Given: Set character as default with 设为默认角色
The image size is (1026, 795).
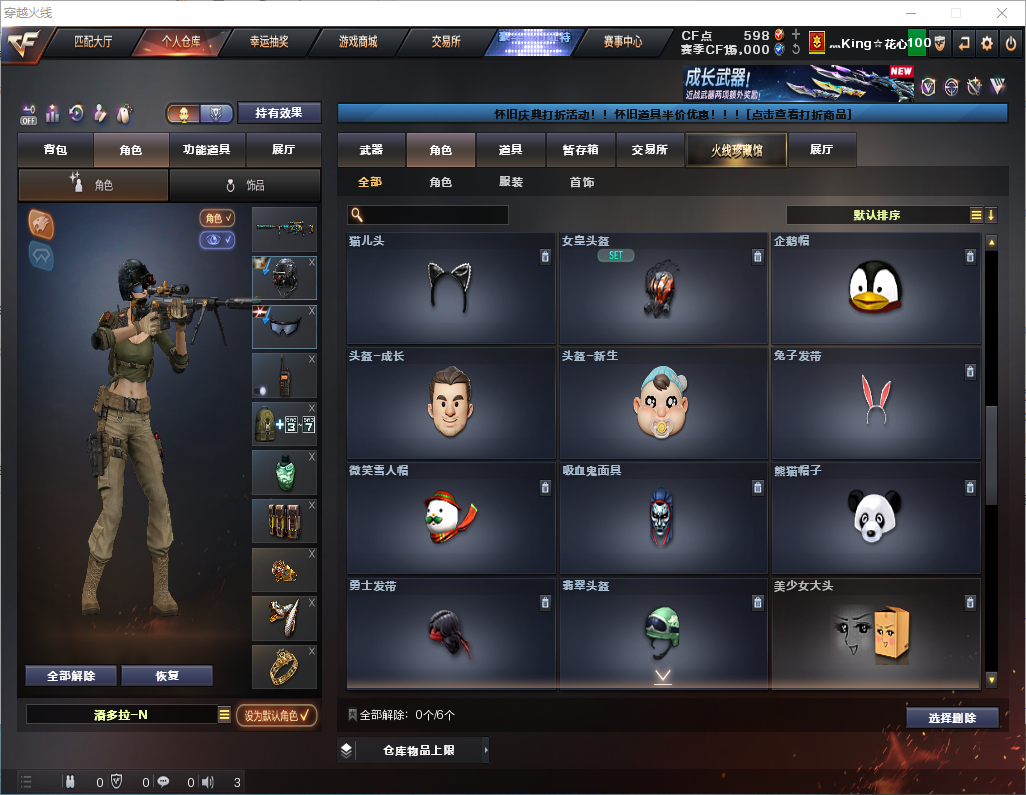Looking at the screenshot, I should [276, 715].
